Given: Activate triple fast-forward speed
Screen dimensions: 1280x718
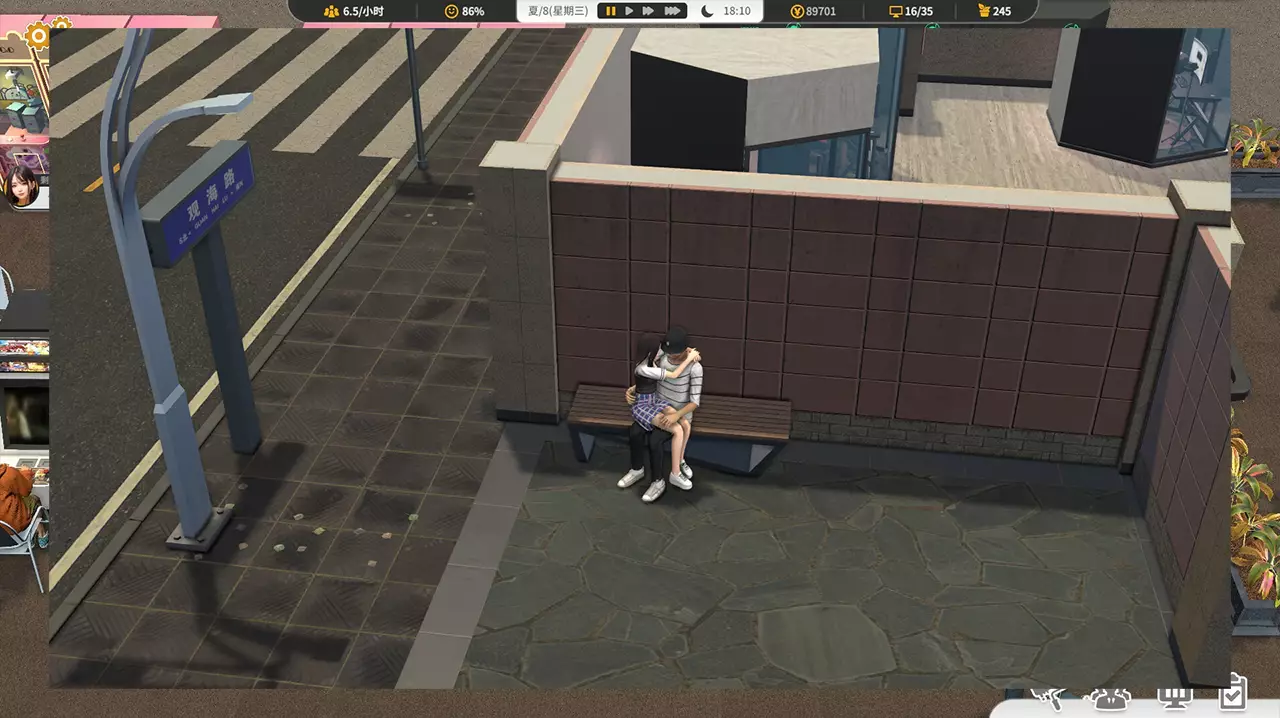Looking at the screenshot, I should tap(673, 11).
